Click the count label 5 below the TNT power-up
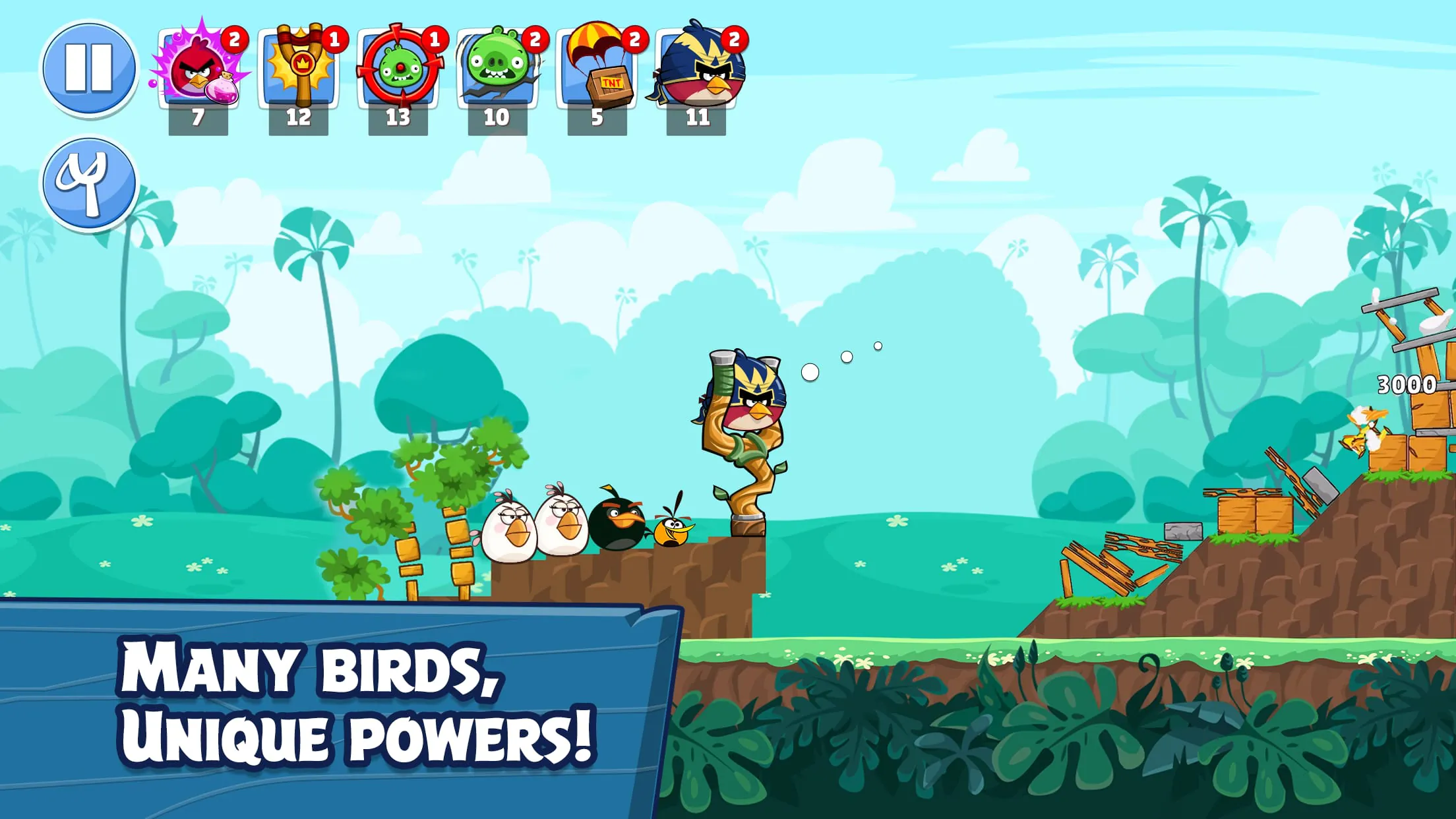Screen dimensions: 1456x819 click(x=597, y=116)
